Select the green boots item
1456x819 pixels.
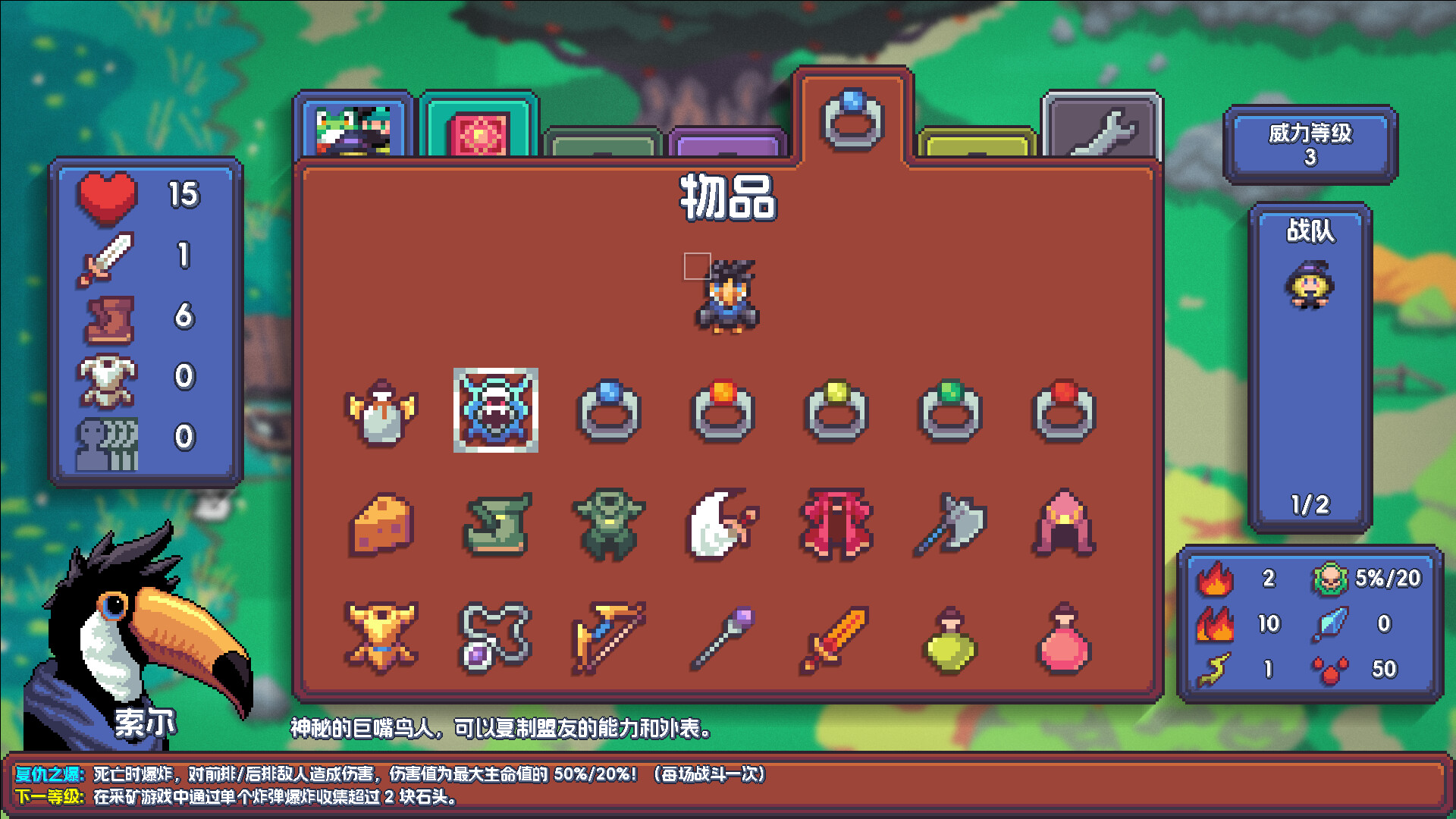point(498,525)
